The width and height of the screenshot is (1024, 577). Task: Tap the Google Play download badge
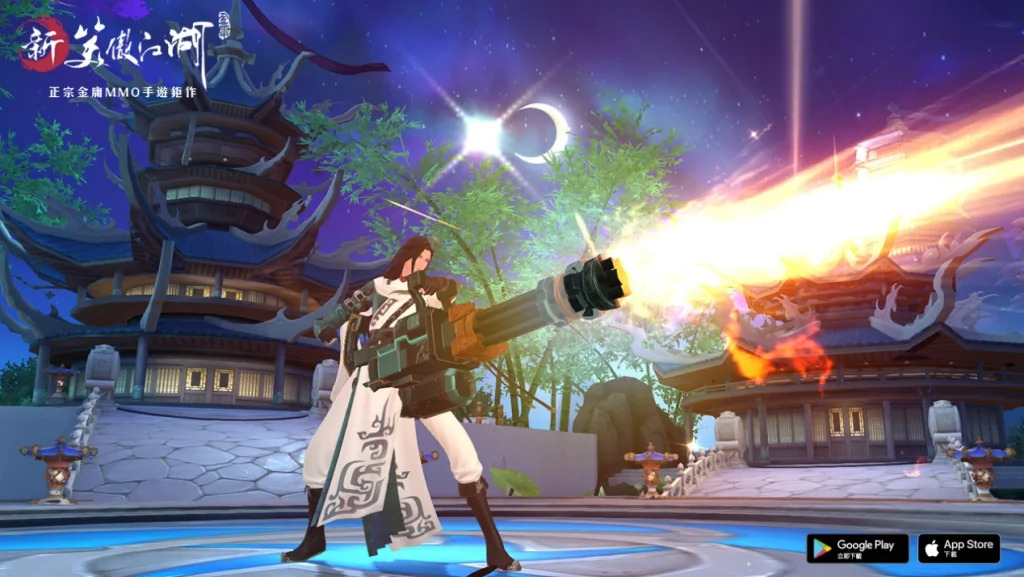point(857,548)
